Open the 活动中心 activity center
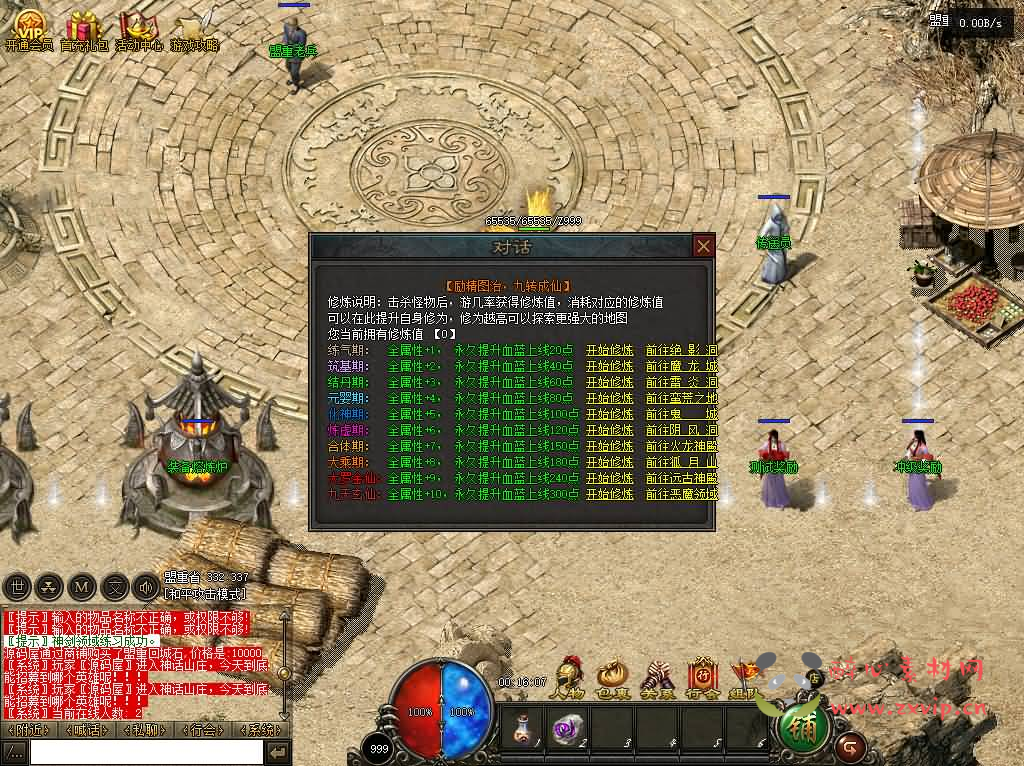The width and height of the screenshot is (1024, 766). pyautogui.click(x=138, y=30)
